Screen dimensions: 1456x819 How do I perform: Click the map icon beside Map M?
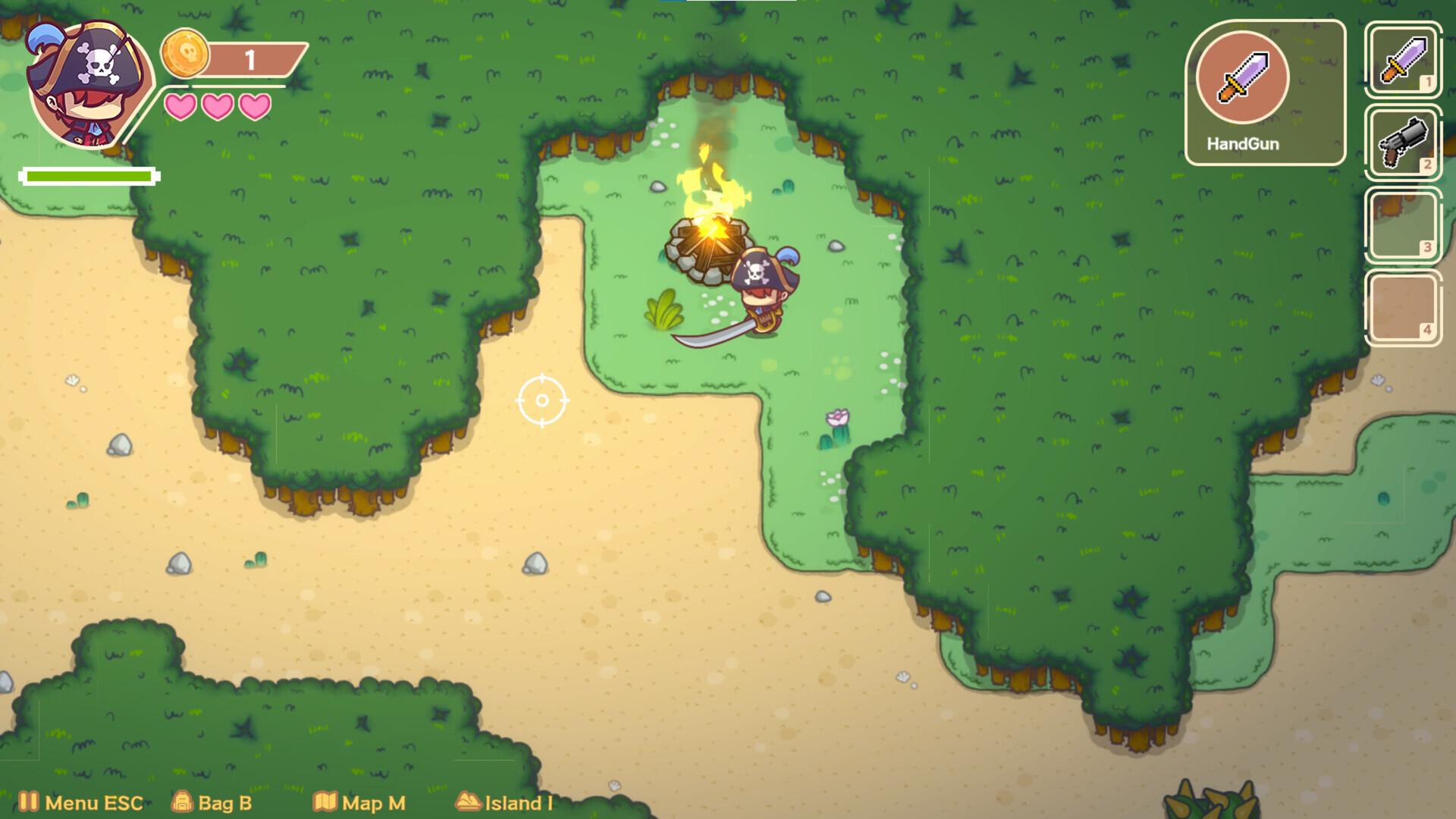coord(326,802)
